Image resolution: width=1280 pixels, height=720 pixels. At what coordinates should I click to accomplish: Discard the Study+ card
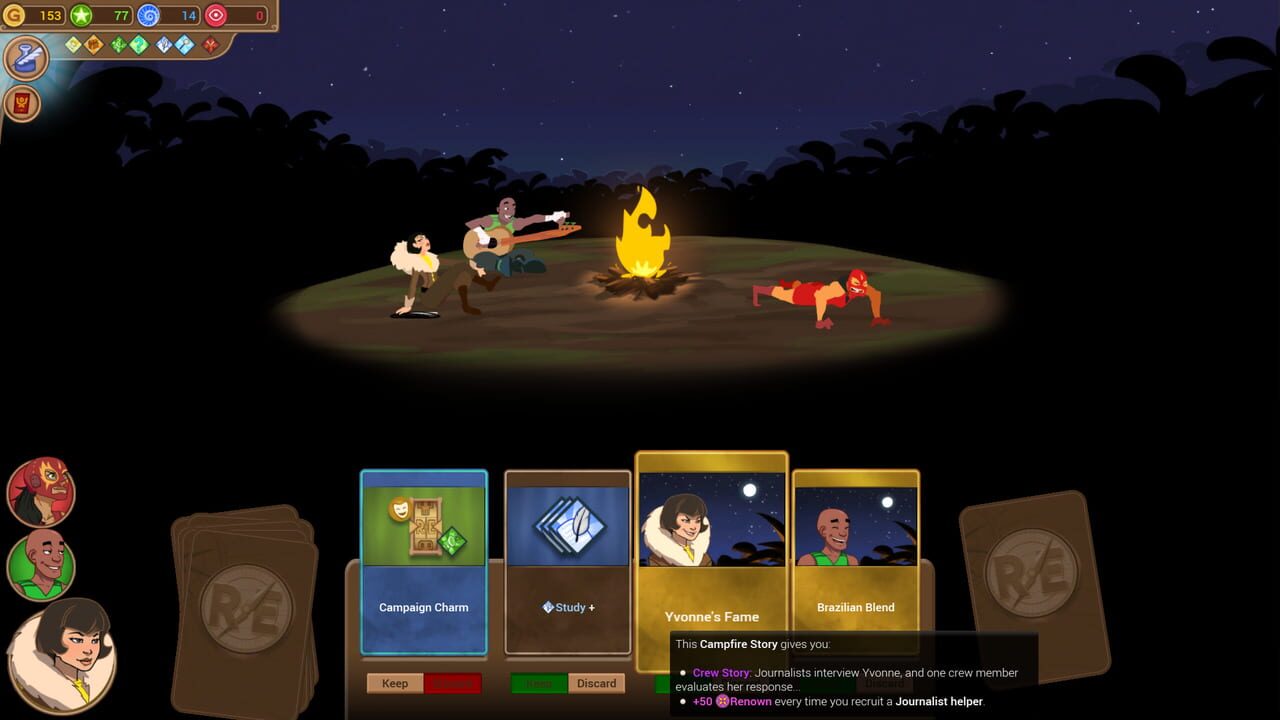coord(596,683)
